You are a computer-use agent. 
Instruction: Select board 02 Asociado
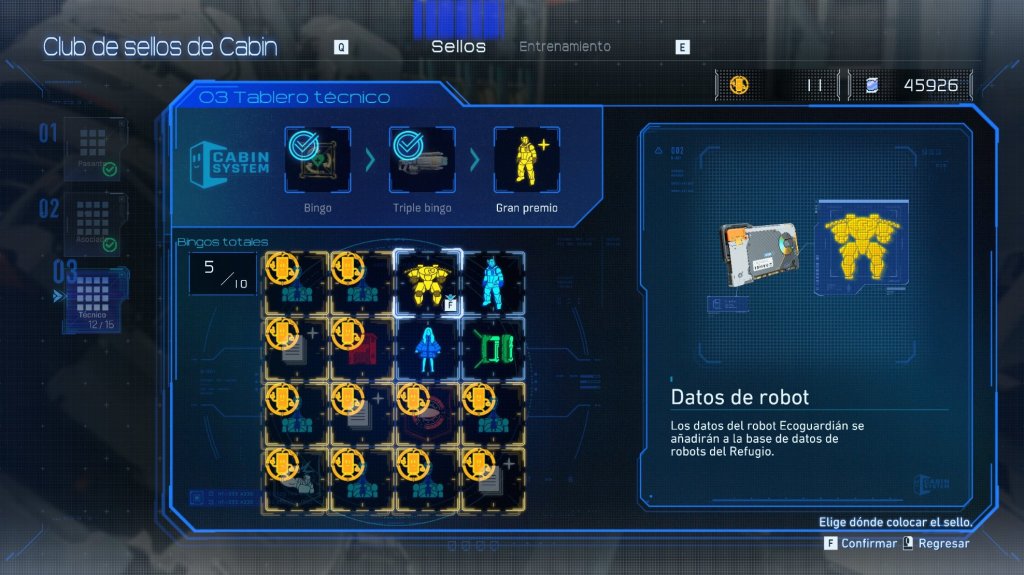point(94,221)
